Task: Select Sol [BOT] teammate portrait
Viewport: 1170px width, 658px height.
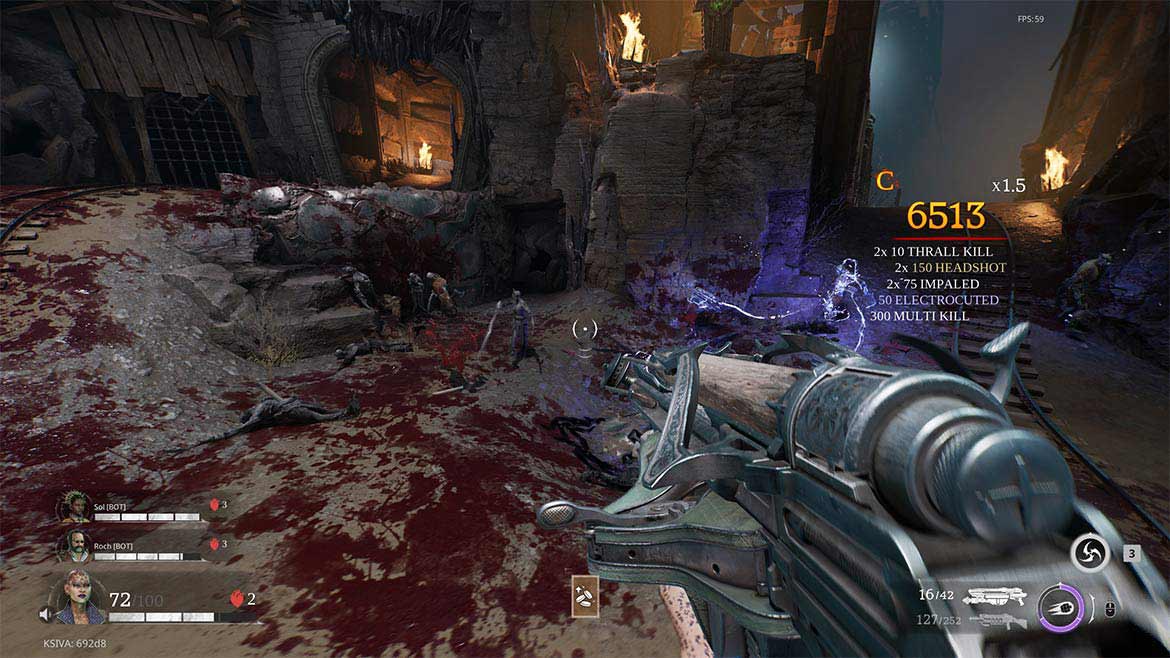Action: click(x=75, y=507)
